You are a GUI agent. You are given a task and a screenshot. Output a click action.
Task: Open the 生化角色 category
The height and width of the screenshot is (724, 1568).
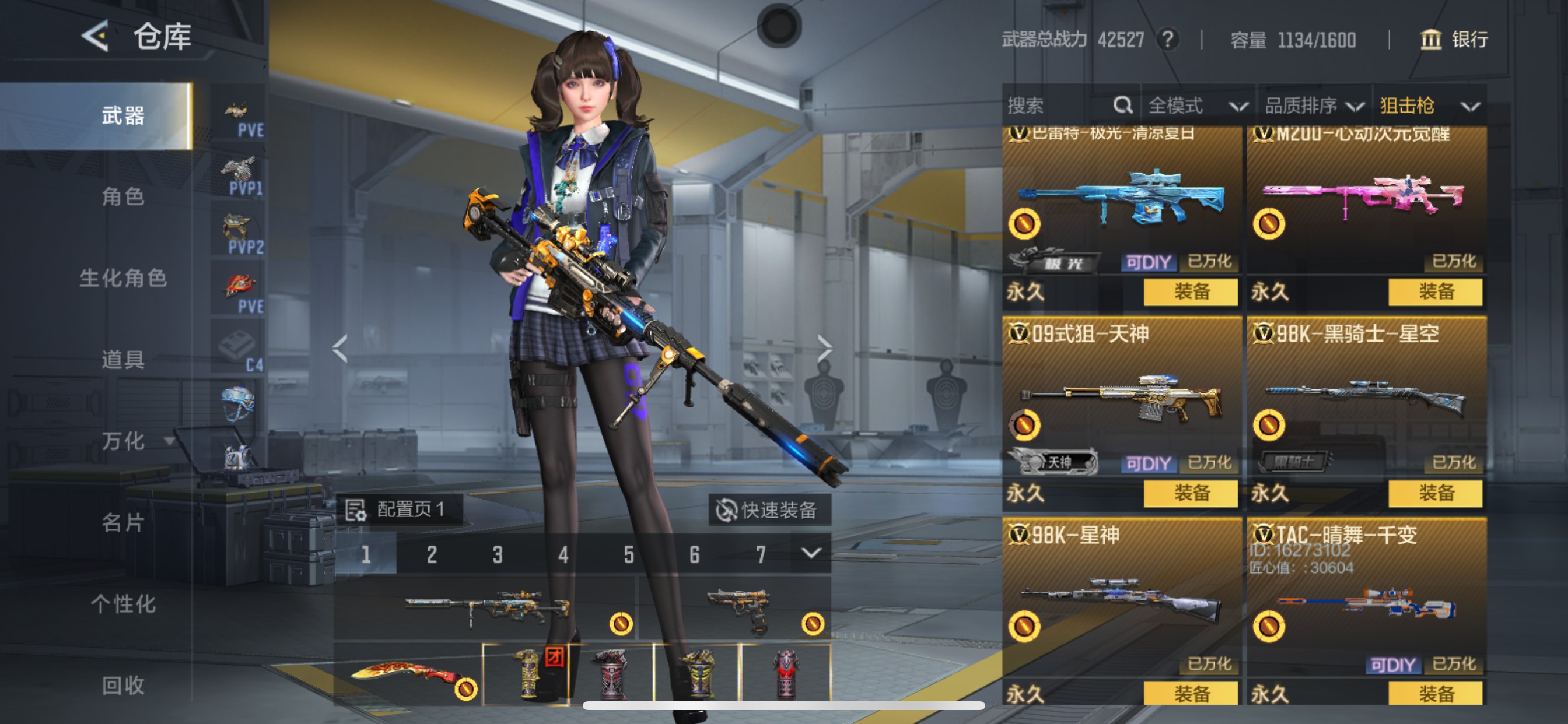[123, 278]
